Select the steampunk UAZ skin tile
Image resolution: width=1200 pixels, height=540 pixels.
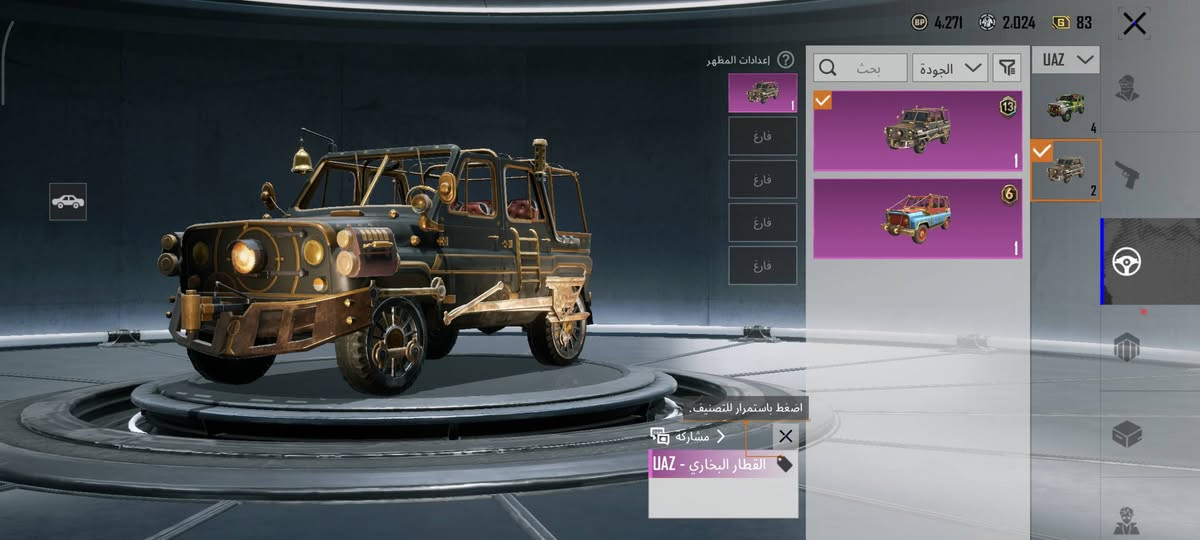[917, 131]
